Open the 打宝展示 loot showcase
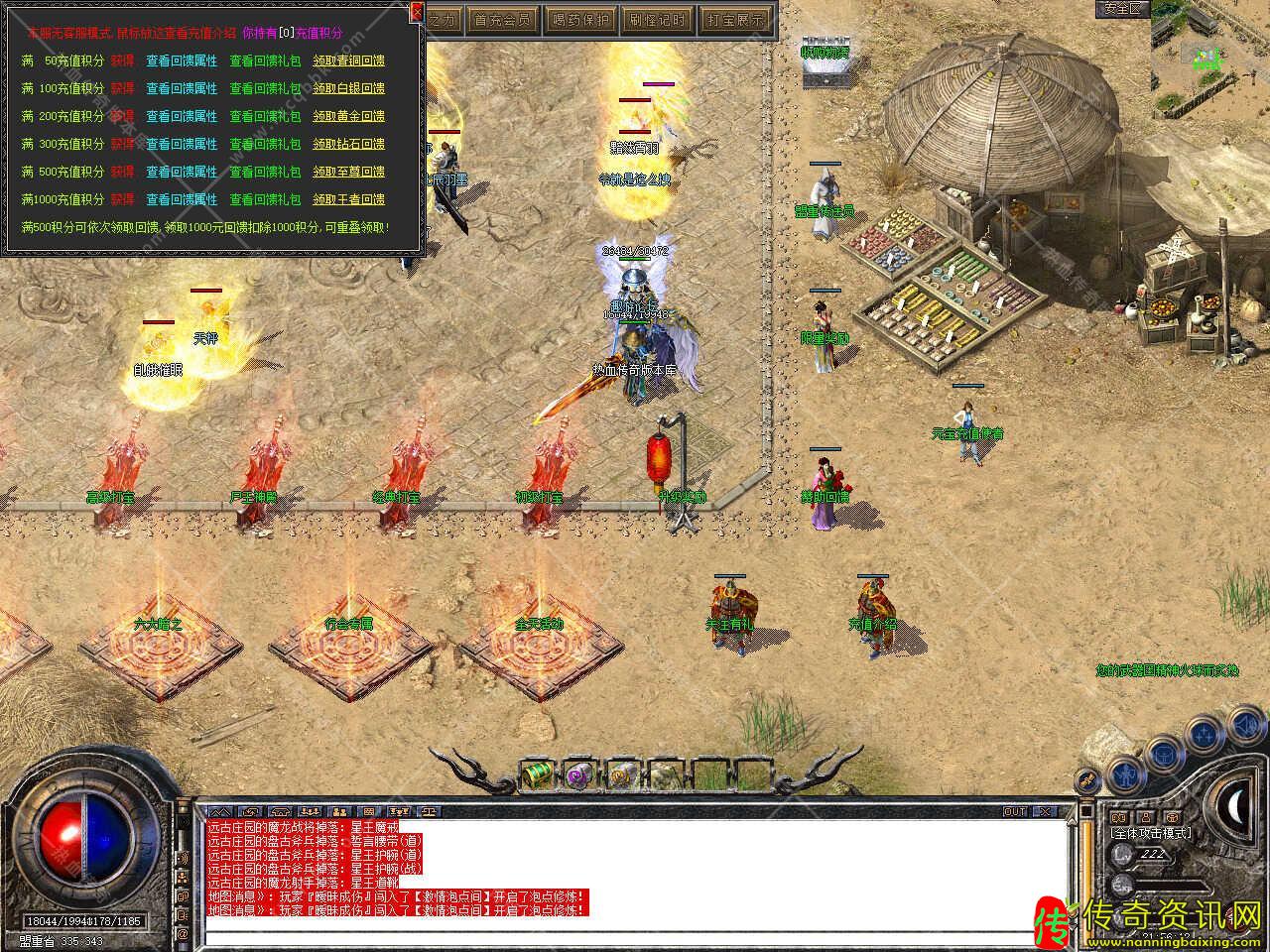The width and height of the screenshot is (1270, 952). 733,19
